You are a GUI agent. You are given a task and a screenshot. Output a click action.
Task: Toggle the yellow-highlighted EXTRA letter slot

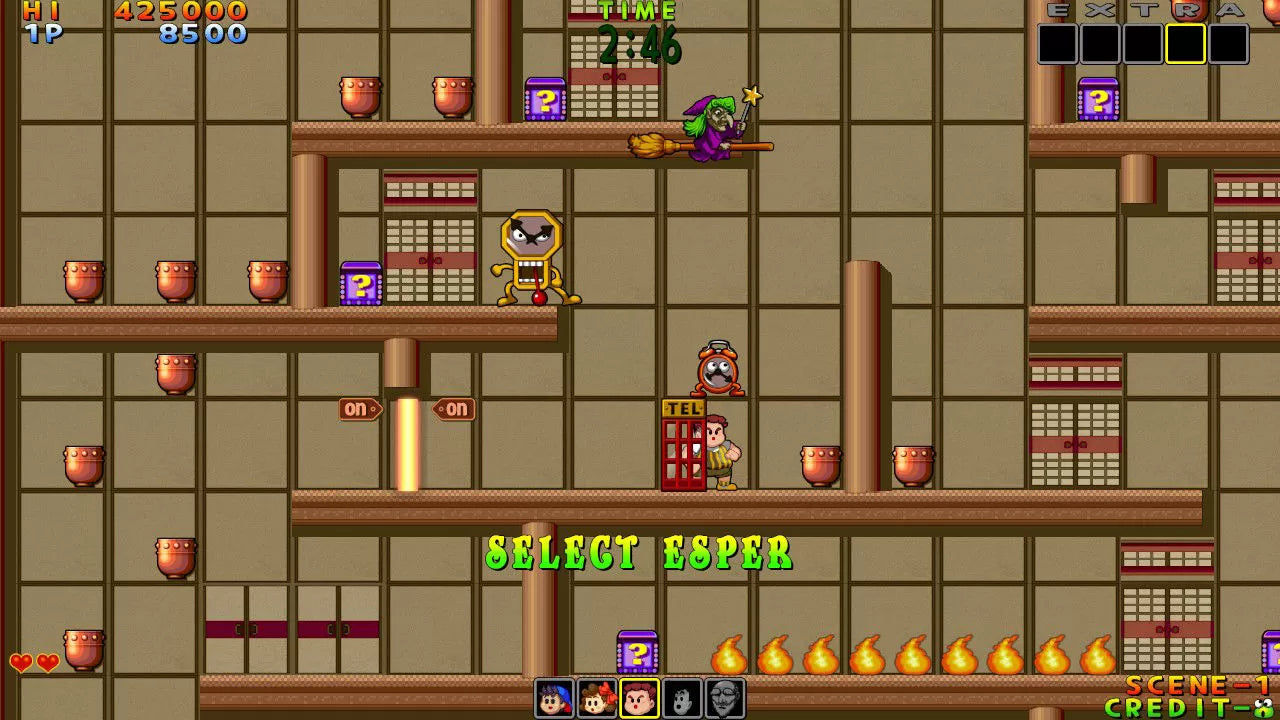[1185, 42]
